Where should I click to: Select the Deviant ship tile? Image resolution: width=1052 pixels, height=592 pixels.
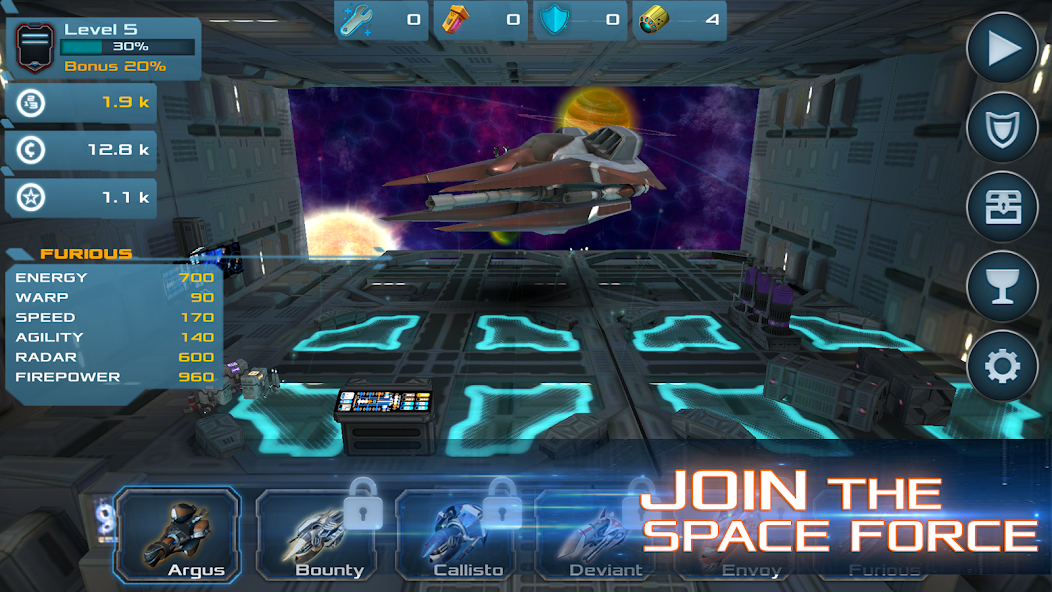click(598, 540)
